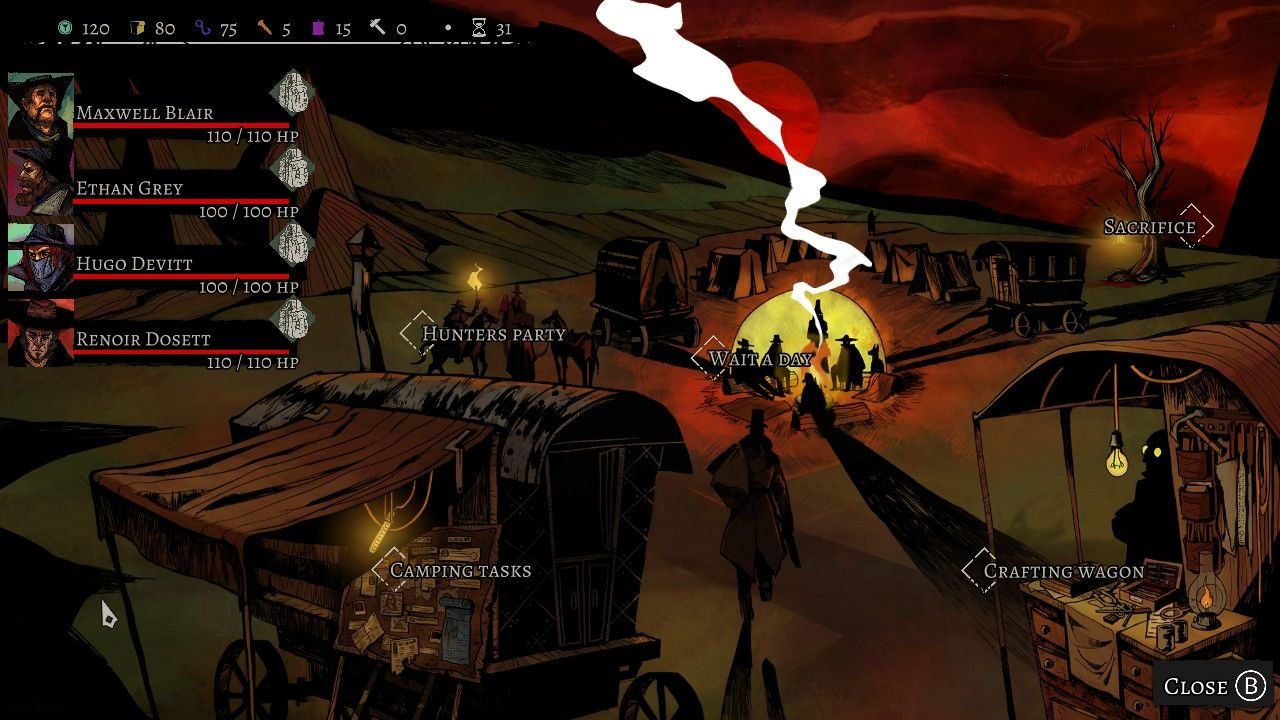Select the Sacrifice option
The width and height of the screenshot is (1280, 720).
pyautogui.click(x=1150, y=227)
